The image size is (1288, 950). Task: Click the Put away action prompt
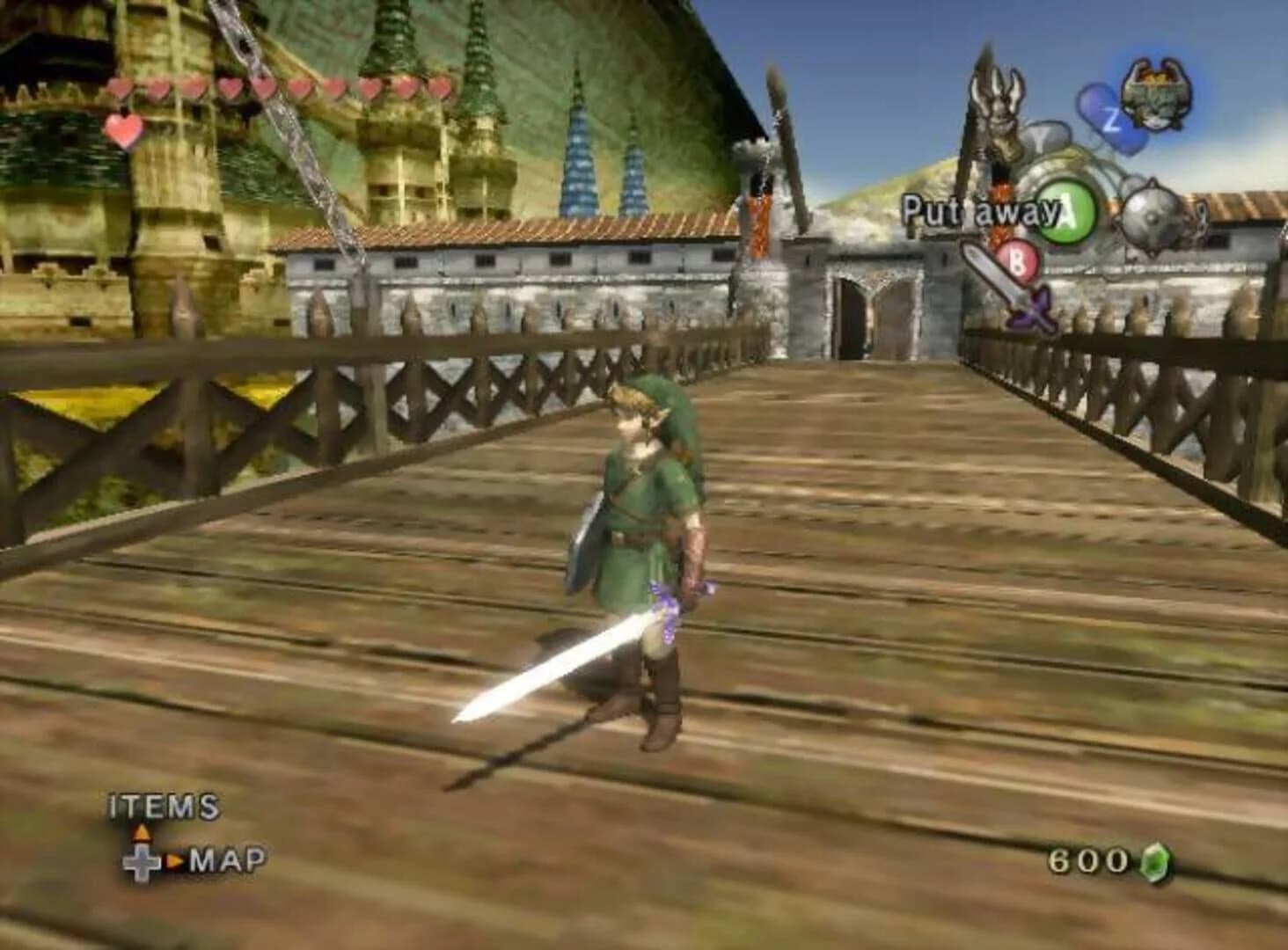coord(977,208)
